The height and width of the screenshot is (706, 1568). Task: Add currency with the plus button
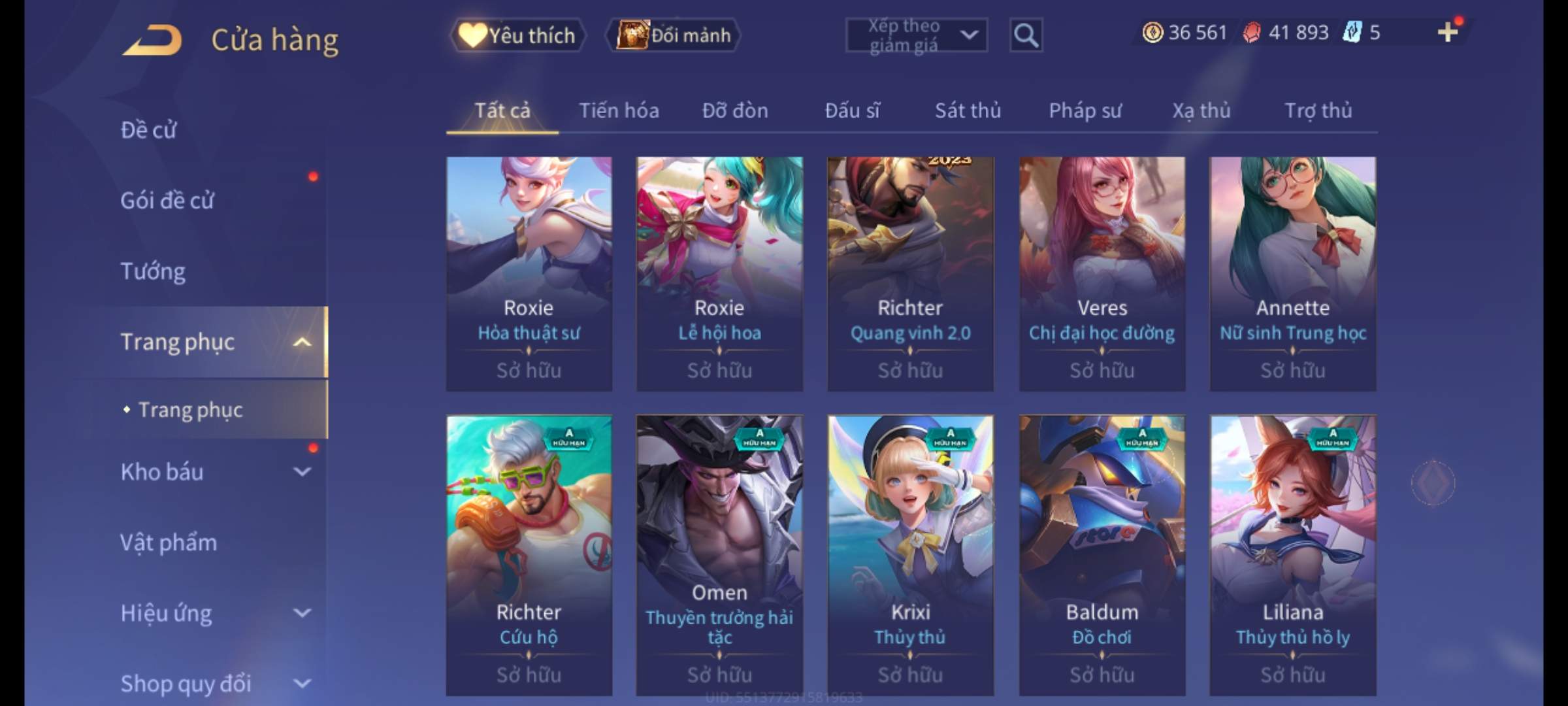click(x=1448, y=32)
